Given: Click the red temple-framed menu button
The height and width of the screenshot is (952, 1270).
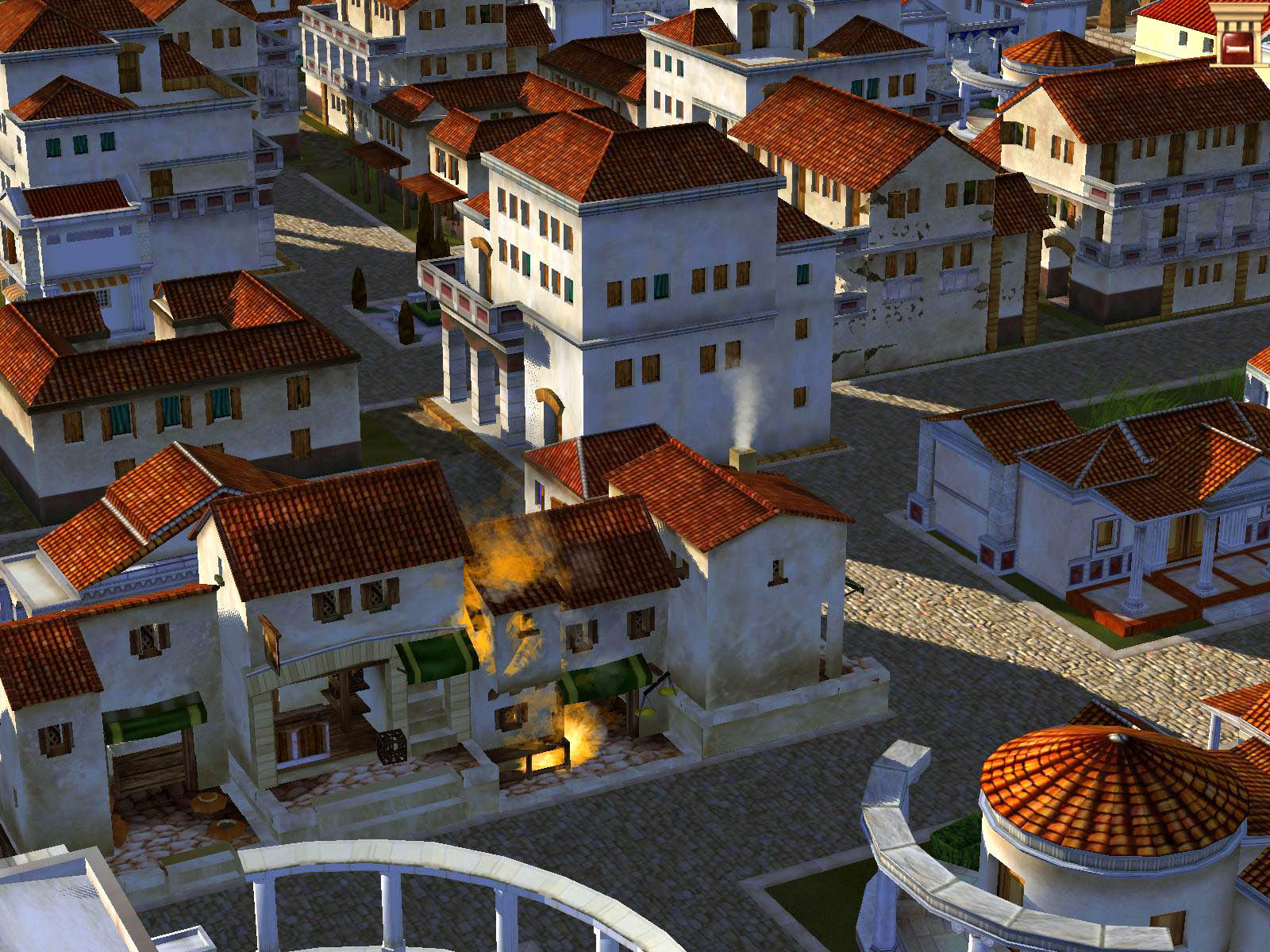Looking at the screenshot, I should click(x=1241, y=29).
